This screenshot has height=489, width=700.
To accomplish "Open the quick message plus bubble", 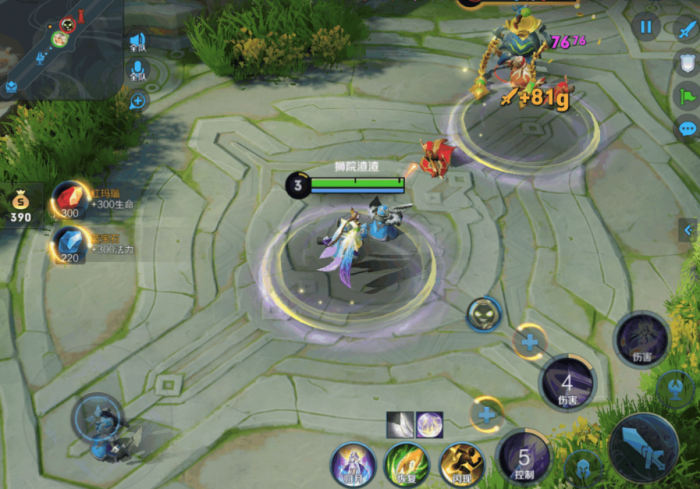I will [138, 100].
